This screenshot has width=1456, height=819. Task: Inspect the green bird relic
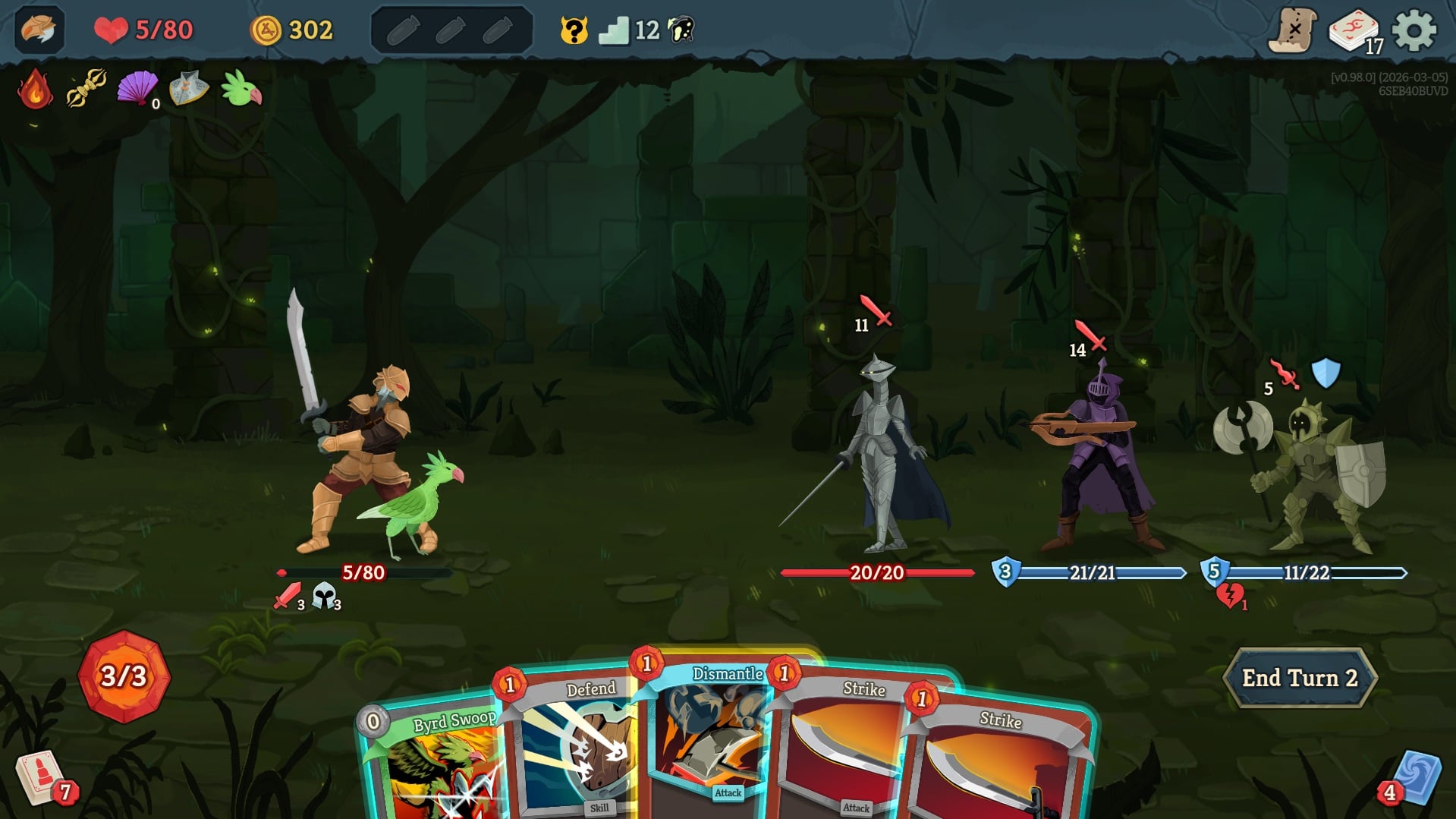241,89
